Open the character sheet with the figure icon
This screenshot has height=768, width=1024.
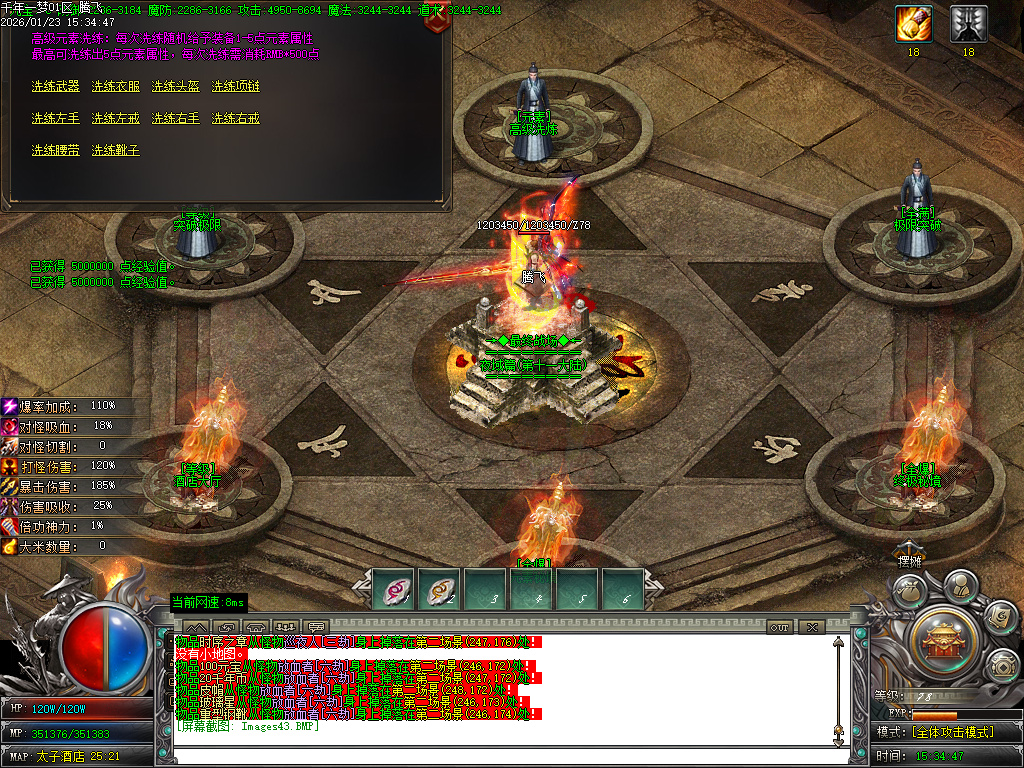point(959,584)
